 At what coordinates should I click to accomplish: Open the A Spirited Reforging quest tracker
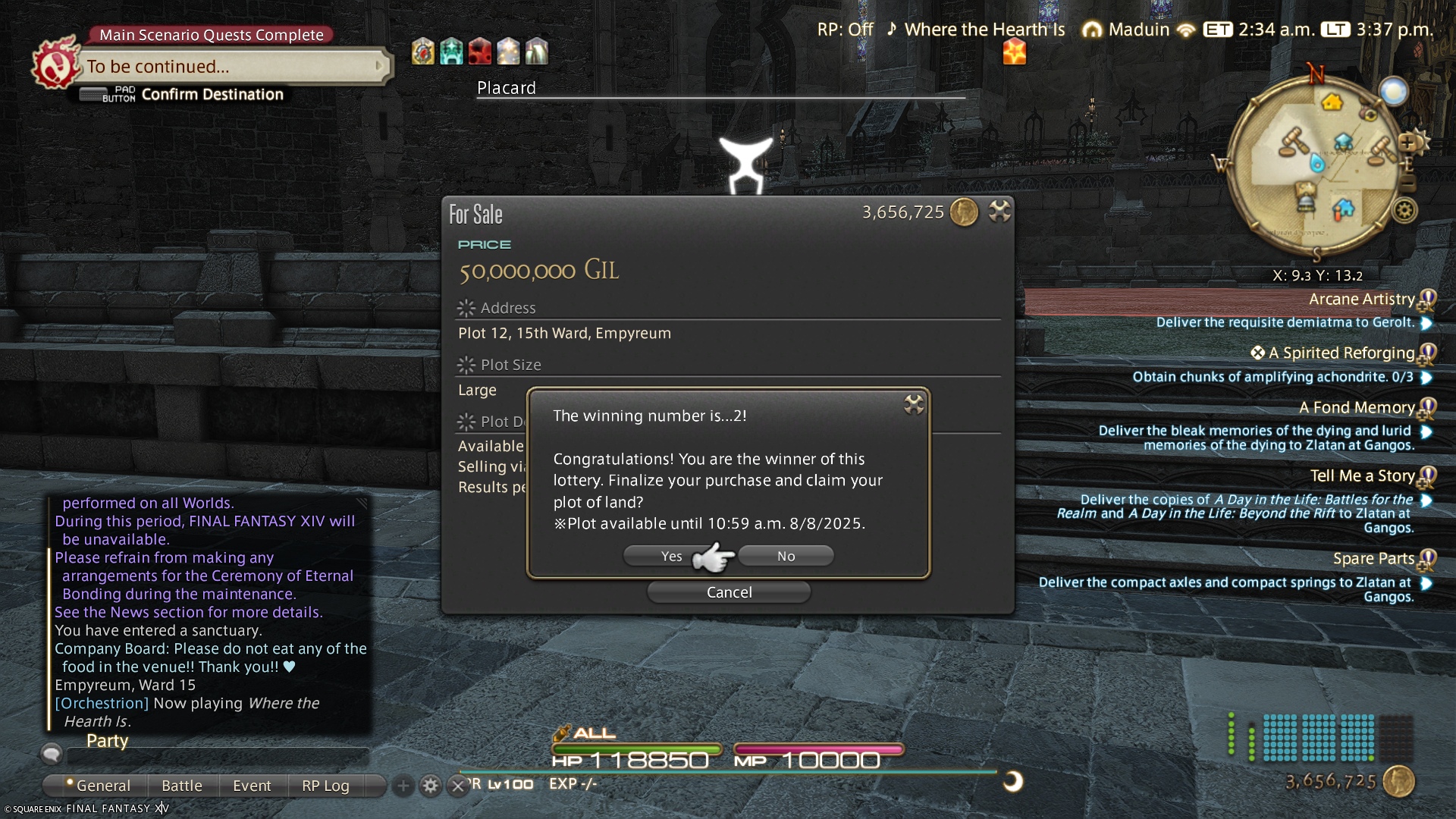tap(1341, 353)
